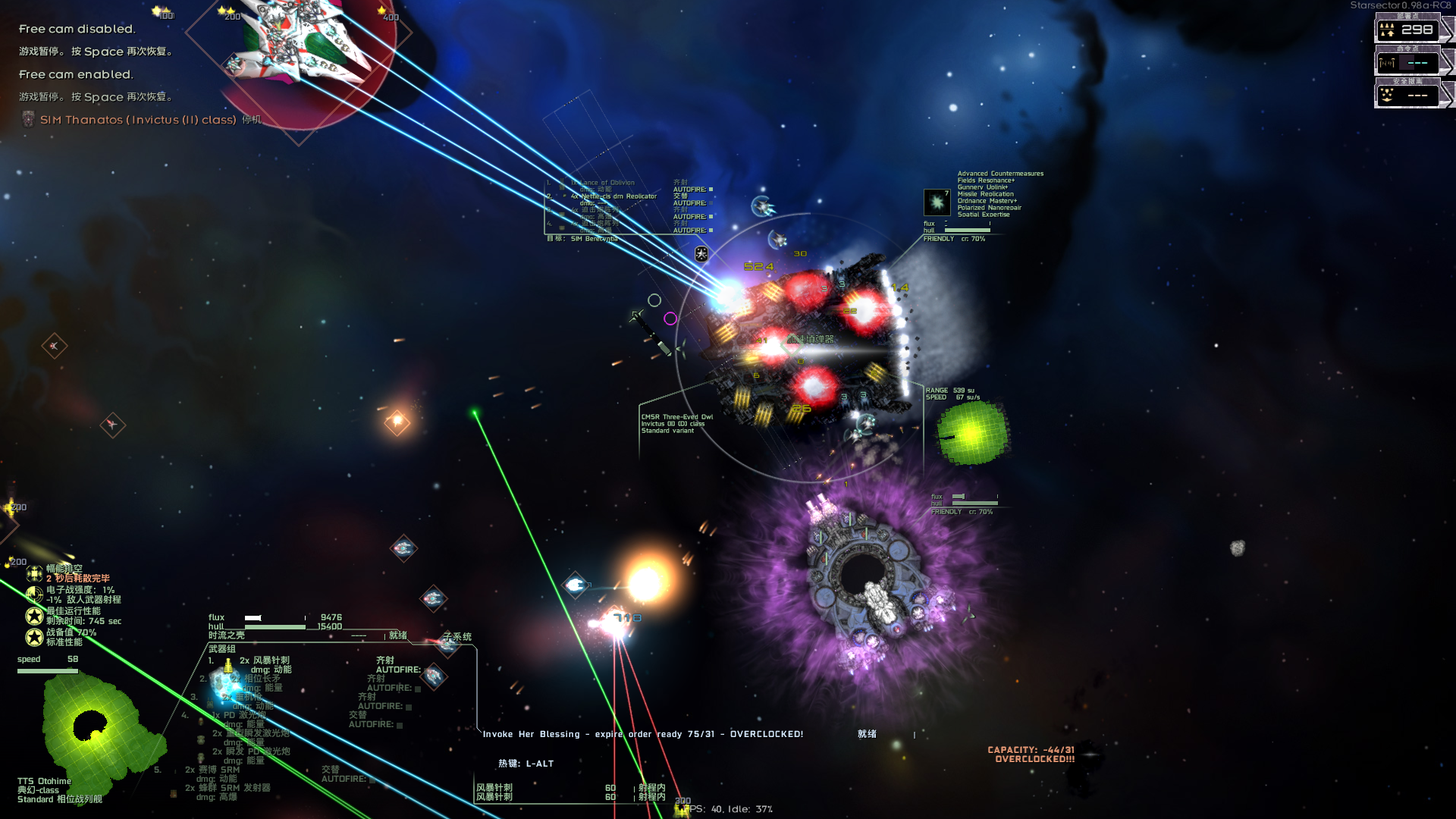Open the 命令点 command points panel
This screenshot has height=819, width=1456.
[1407, 62]
